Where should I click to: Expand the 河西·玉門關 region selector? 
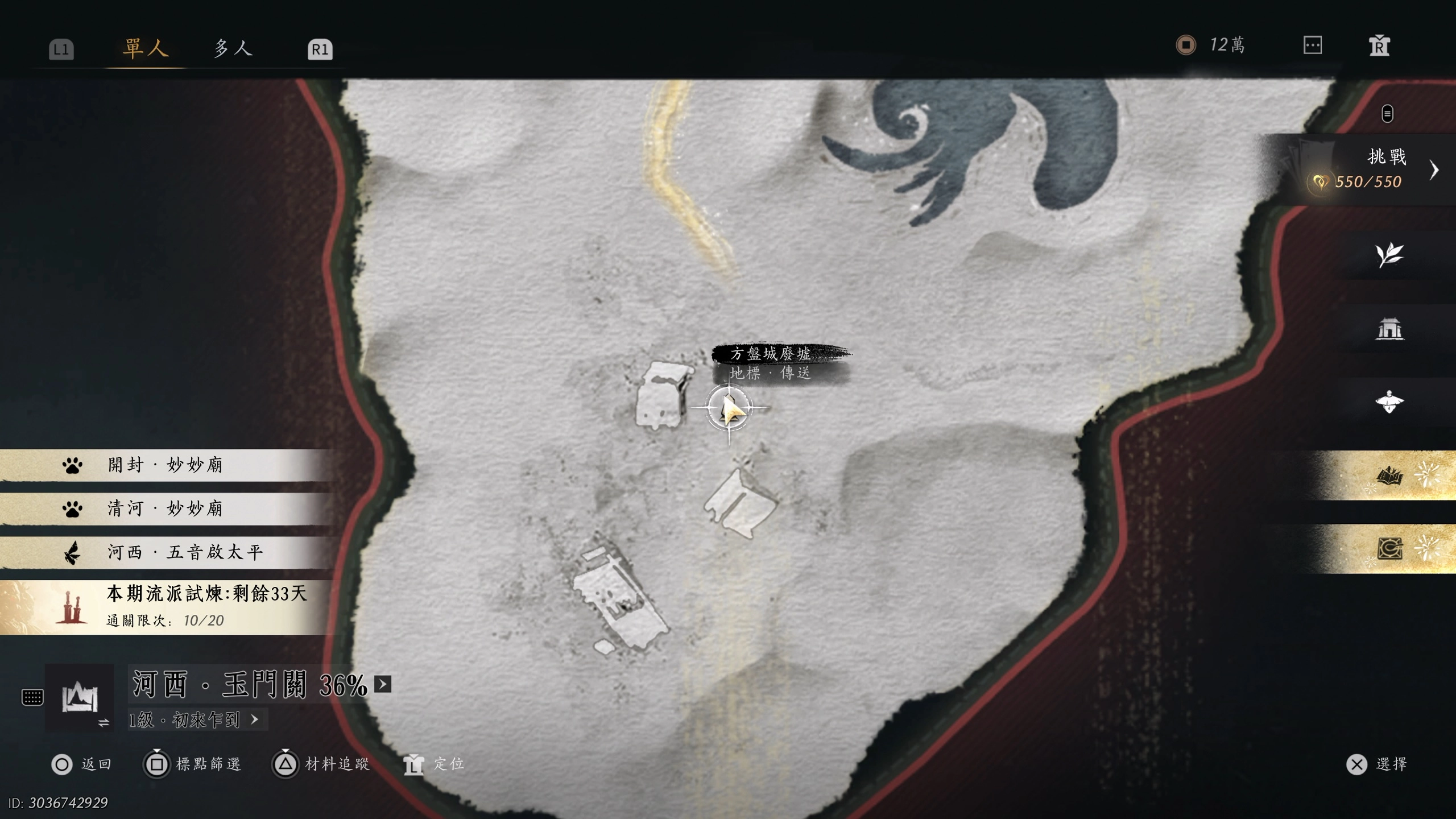point(383,684)
